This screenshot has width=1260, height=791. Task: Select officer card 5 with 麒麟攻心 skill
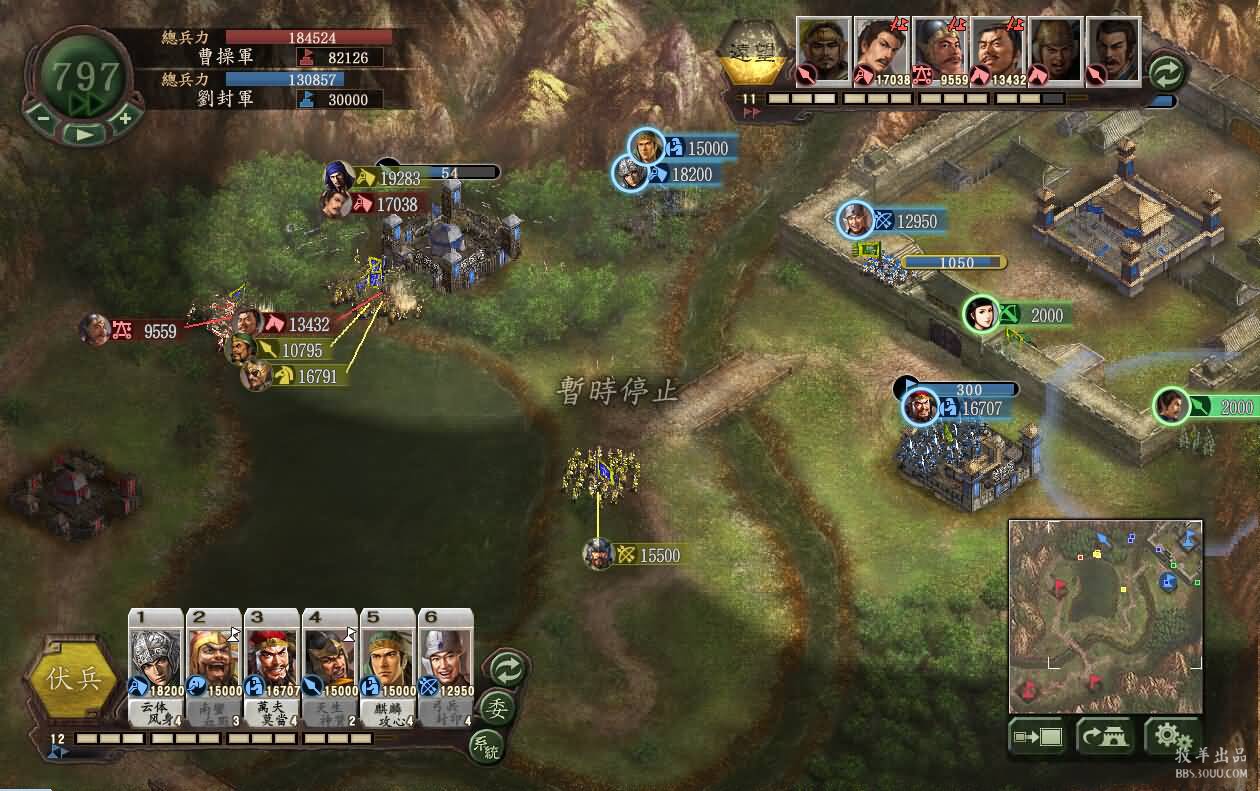coord(387,666)
